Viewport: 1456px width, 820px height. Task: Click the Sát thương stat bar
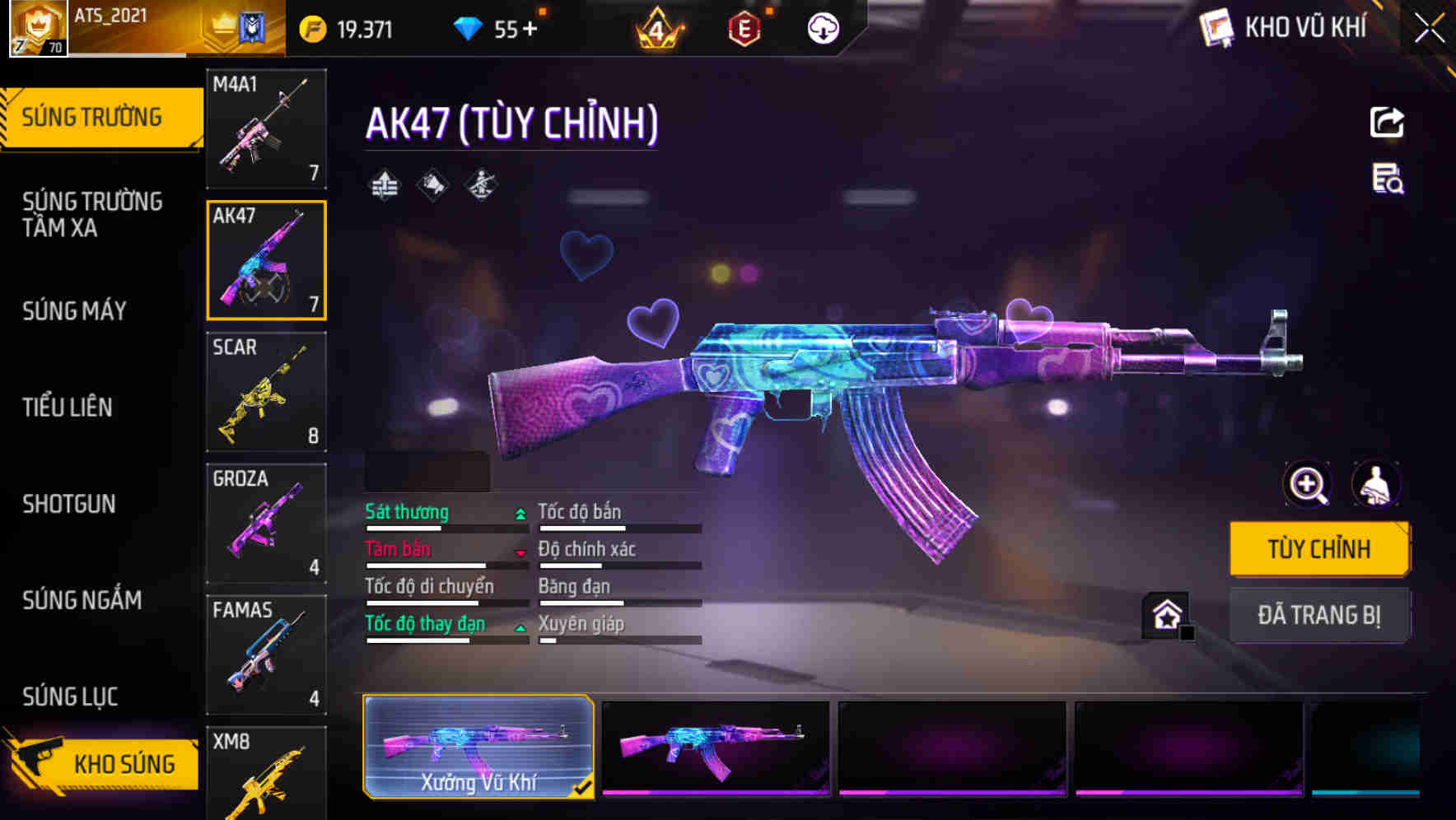tap(445, 527)
